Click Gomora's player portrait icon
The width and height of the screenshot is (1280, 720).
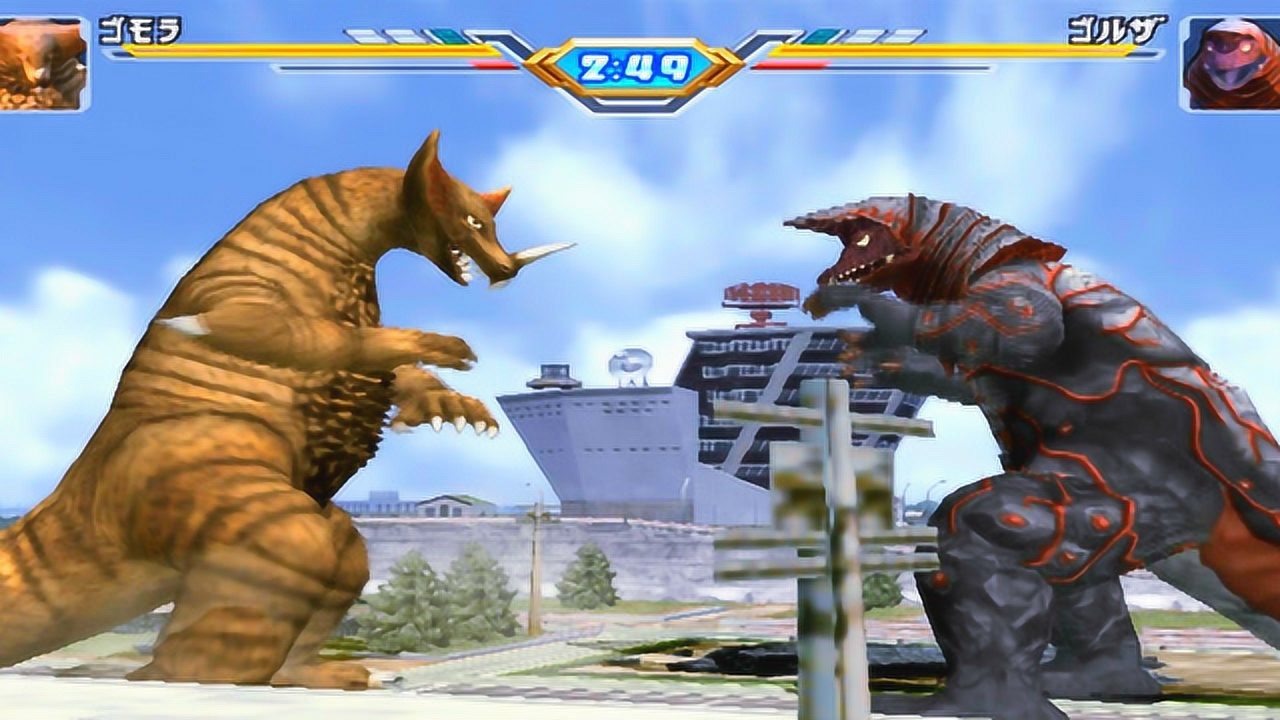point(42,62)
